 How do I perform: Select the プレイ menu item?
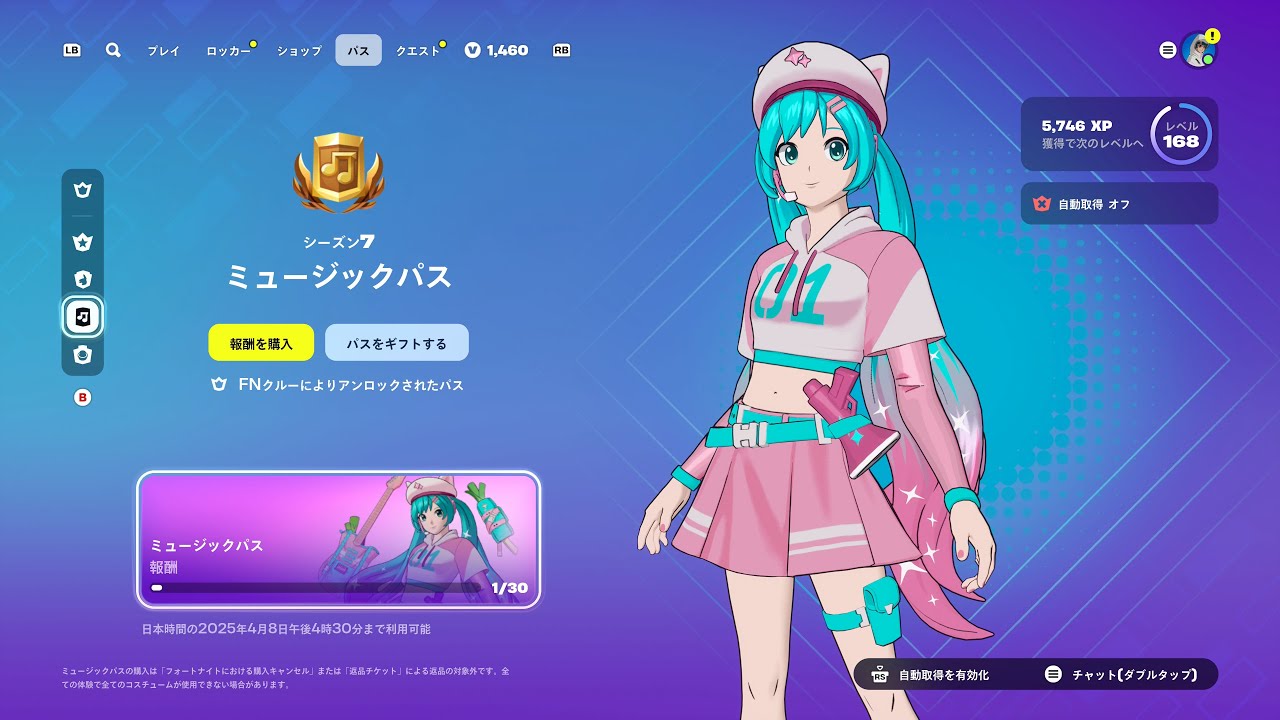click(x=165, y=50)
